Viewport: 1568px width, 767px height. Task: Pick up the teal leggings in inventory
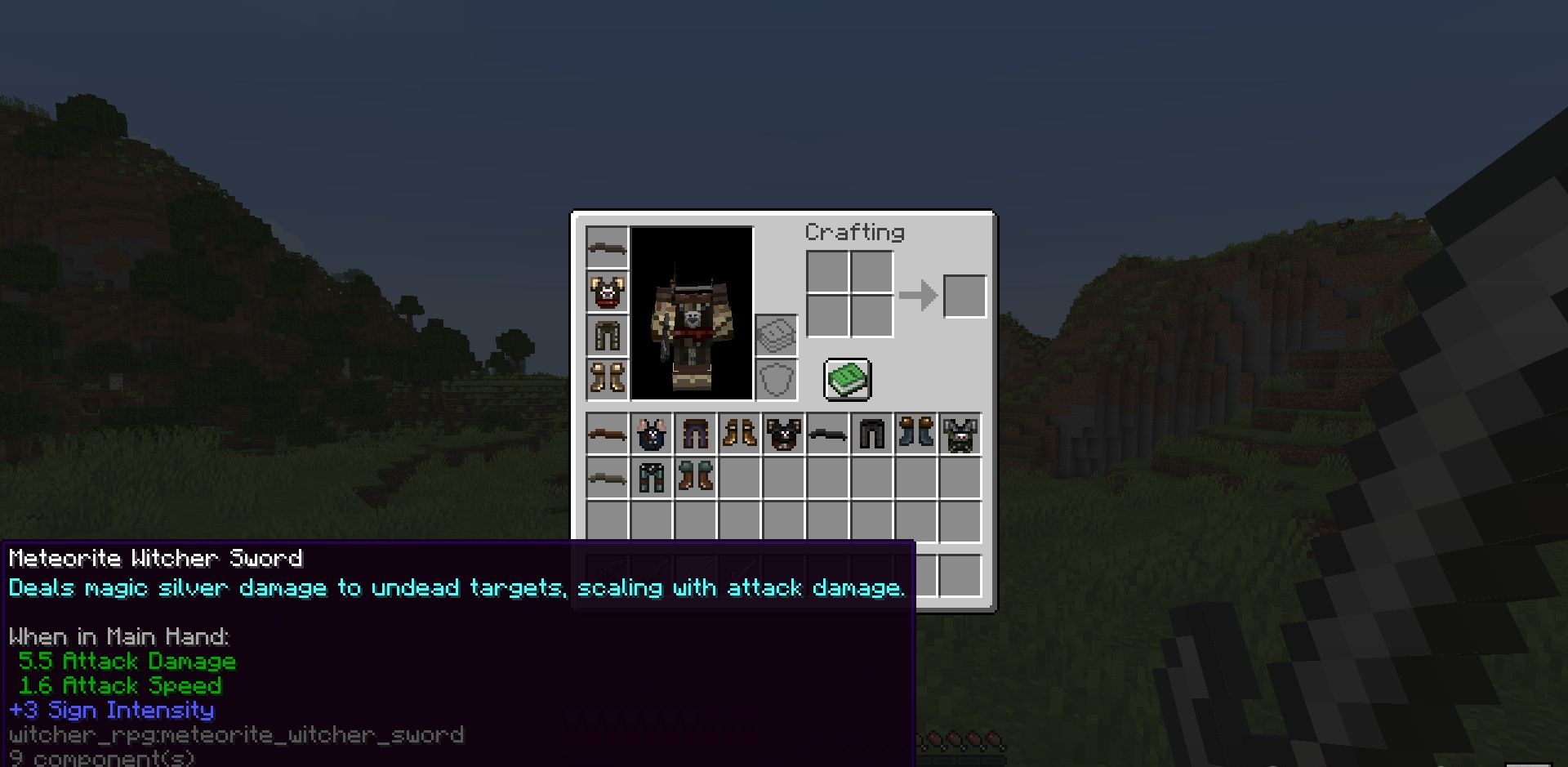[652, 478]
